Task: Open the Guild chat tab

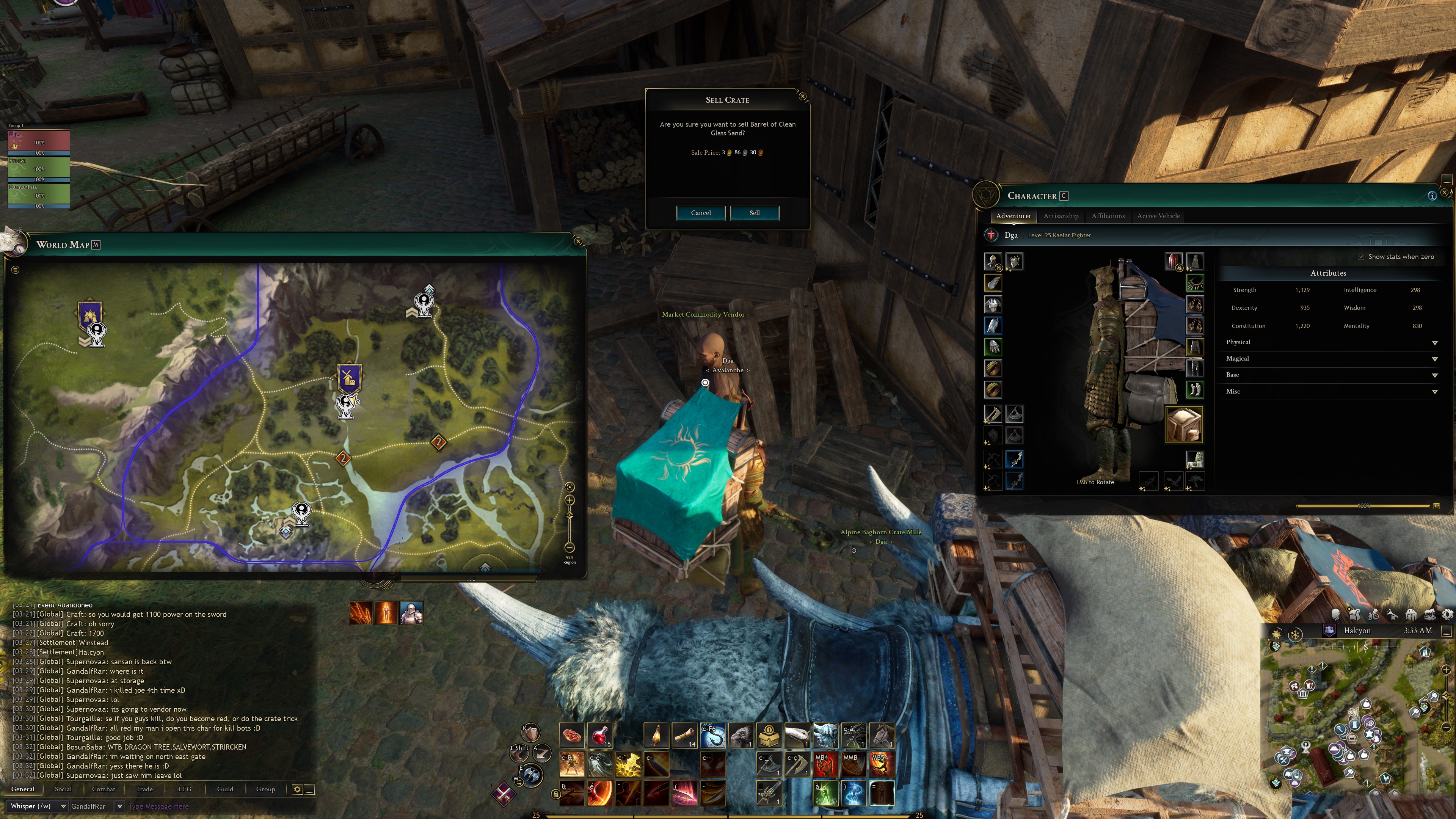Action: (225, 789)
